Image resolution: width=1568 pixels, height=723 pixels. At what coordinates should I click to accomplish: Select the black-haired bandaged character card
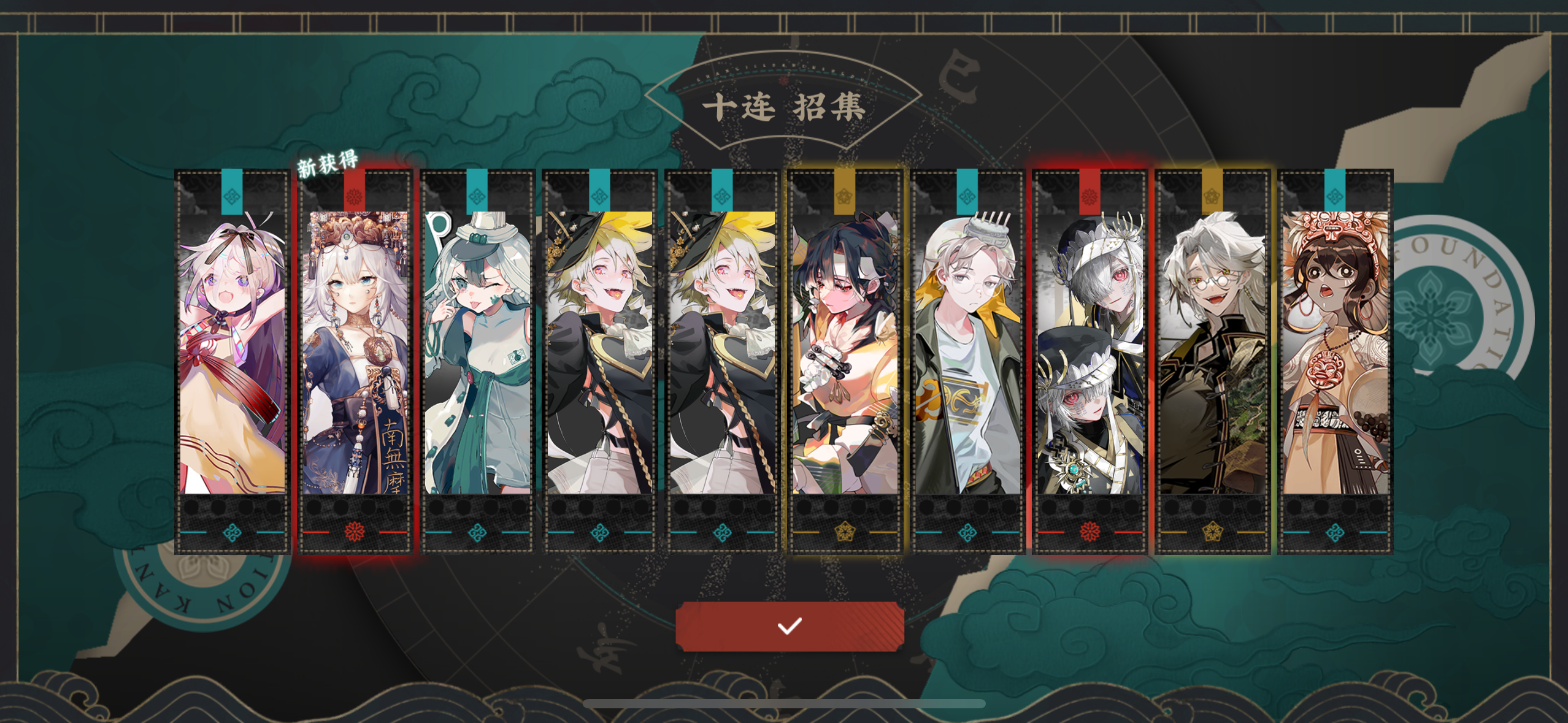click(x=843, y=368)
